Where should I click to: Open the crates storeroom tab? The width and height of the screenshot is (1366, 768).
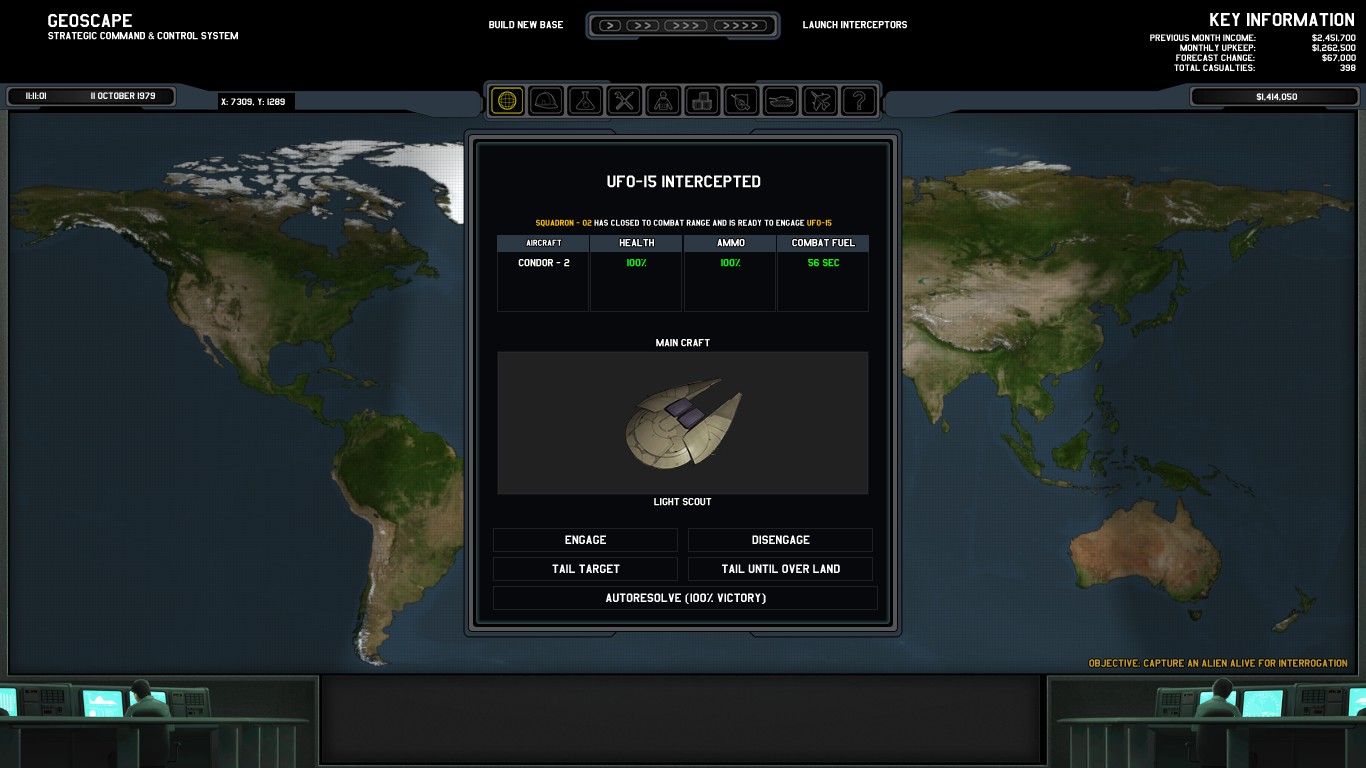[x=702, y=100]
